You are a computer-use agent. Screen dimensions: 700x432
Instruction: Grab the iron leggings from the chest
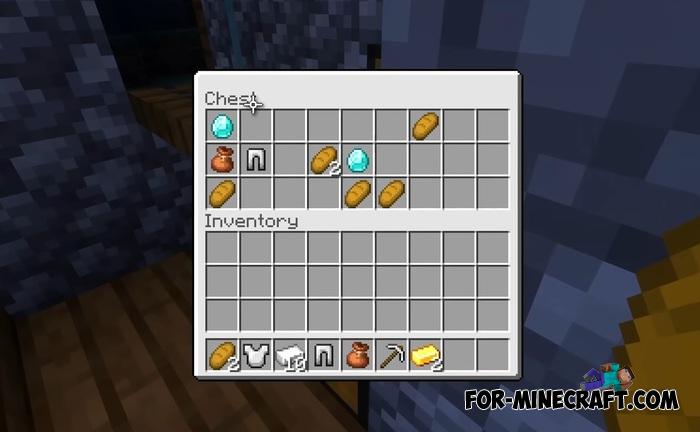[255, 159]
